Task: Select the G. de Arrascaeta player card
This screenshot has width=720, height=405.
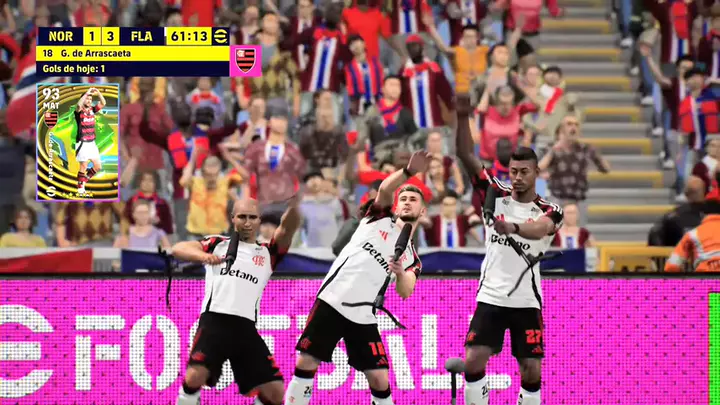Action: click(78, 141)
